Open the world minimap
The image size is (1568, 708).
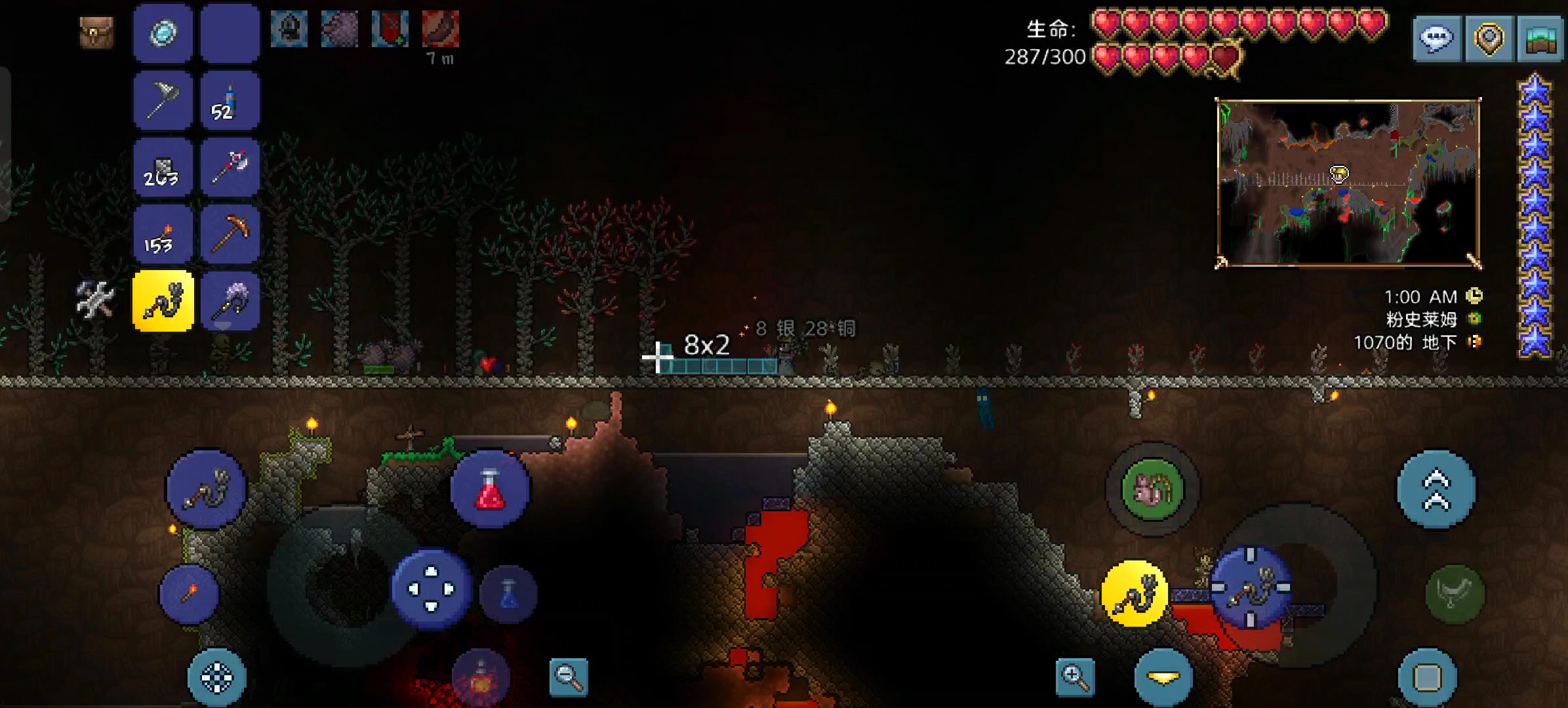pos(1348,183)
